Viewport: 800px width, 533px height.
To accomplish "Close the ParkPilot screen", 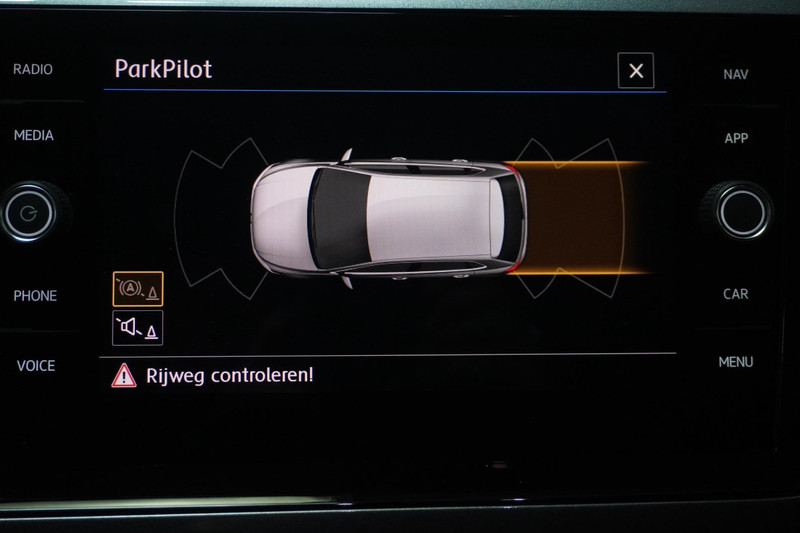I will (x=636, y=71).
